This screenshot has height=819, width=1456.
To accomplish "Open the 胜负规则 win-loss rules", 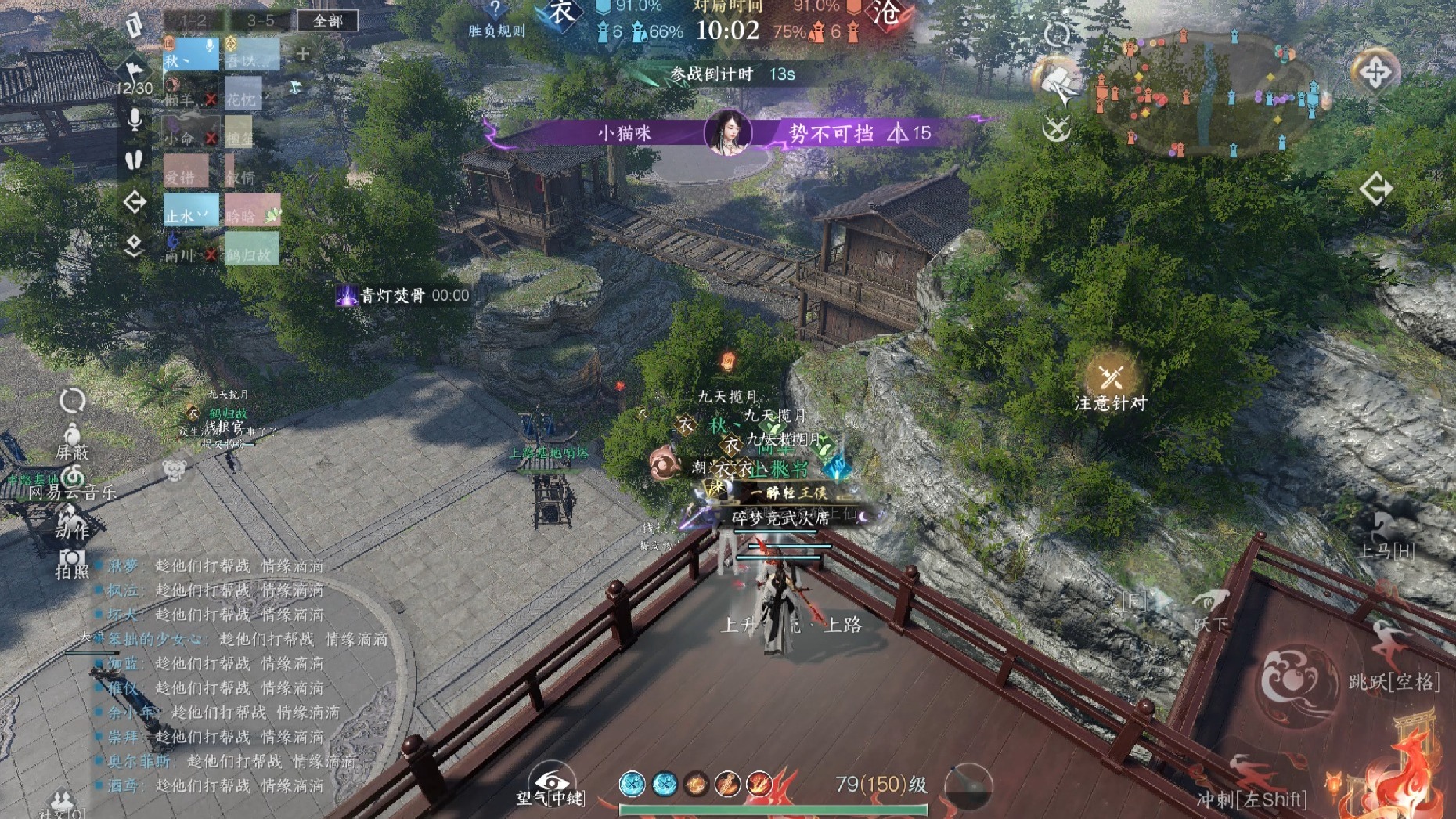I will click(496, 21).
